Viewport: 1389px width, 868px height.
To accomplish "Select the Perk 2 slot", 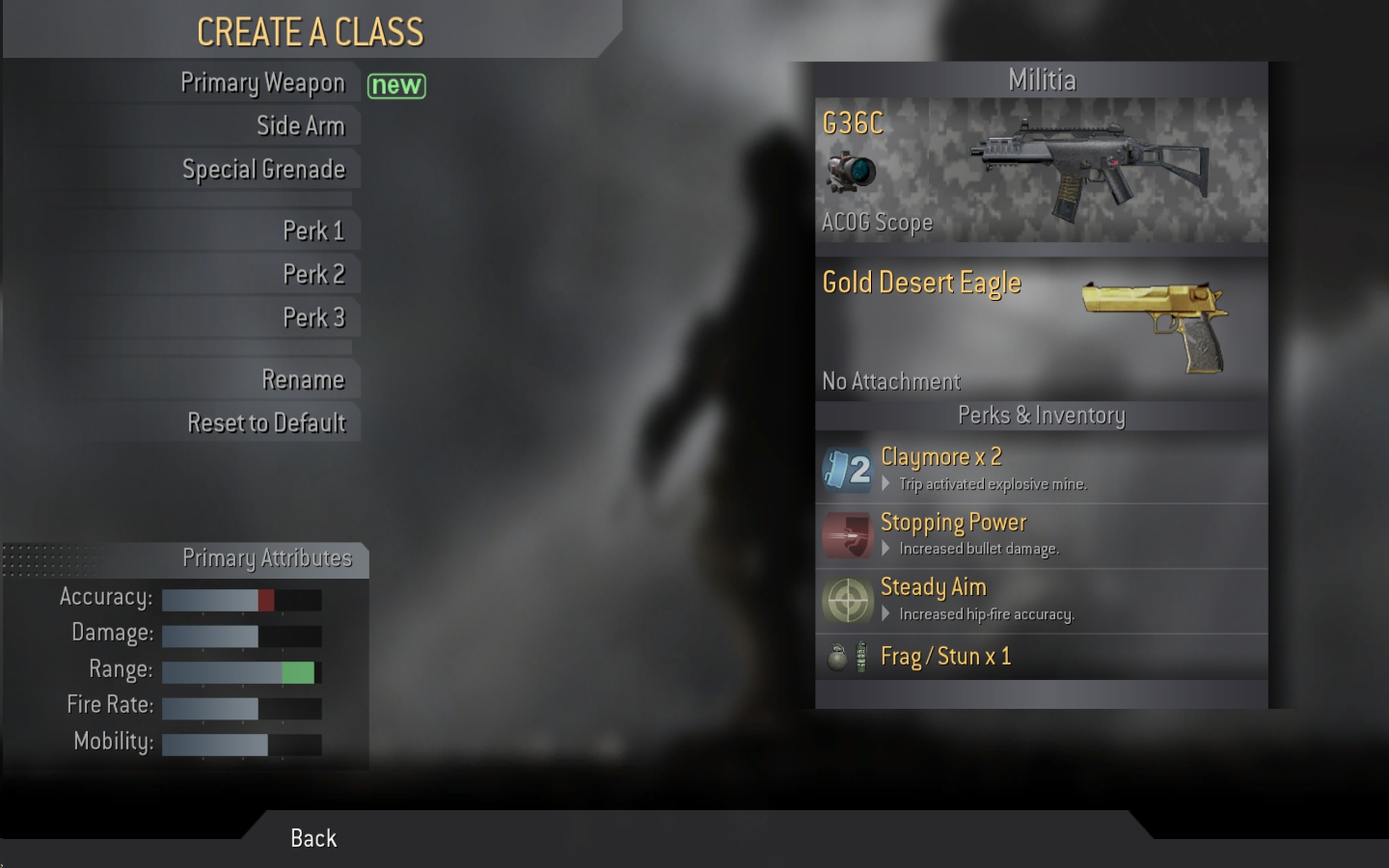I will (x=315, y=274).
